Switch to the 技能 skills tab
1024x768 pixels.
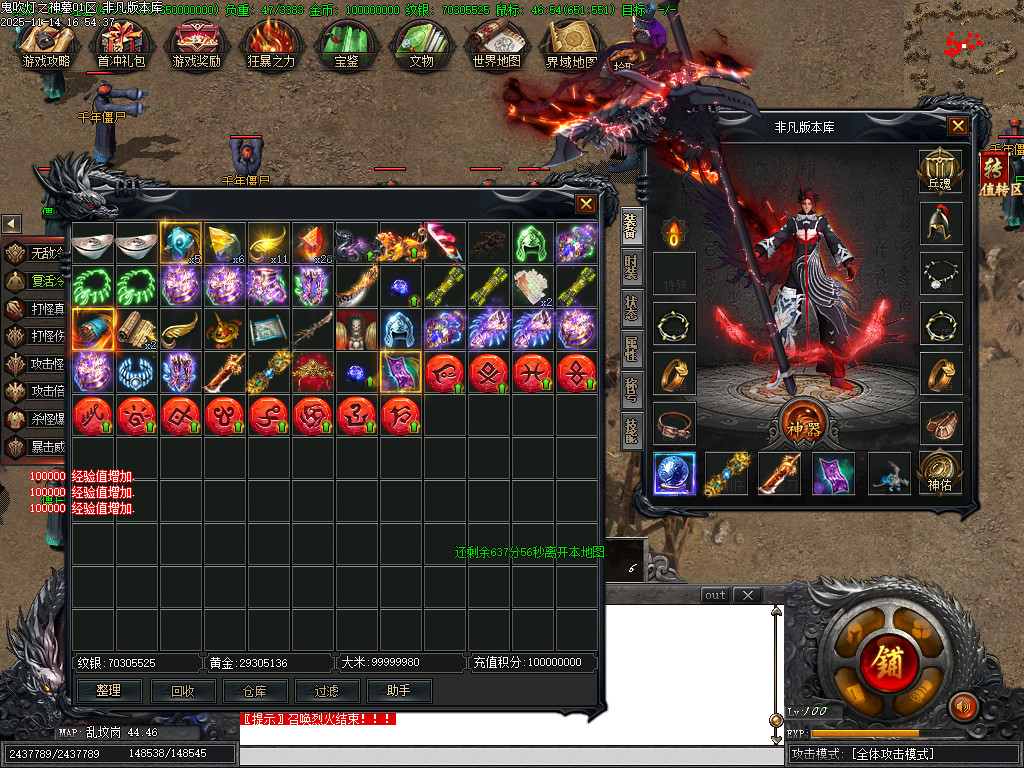pos(630,430)
